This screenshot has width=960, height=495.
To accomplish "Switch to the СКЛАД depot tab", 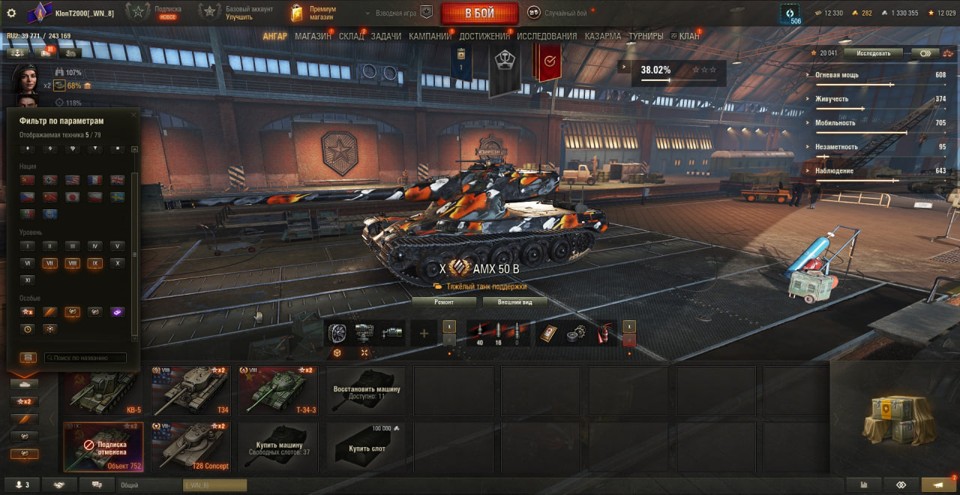I will (351, 36).
